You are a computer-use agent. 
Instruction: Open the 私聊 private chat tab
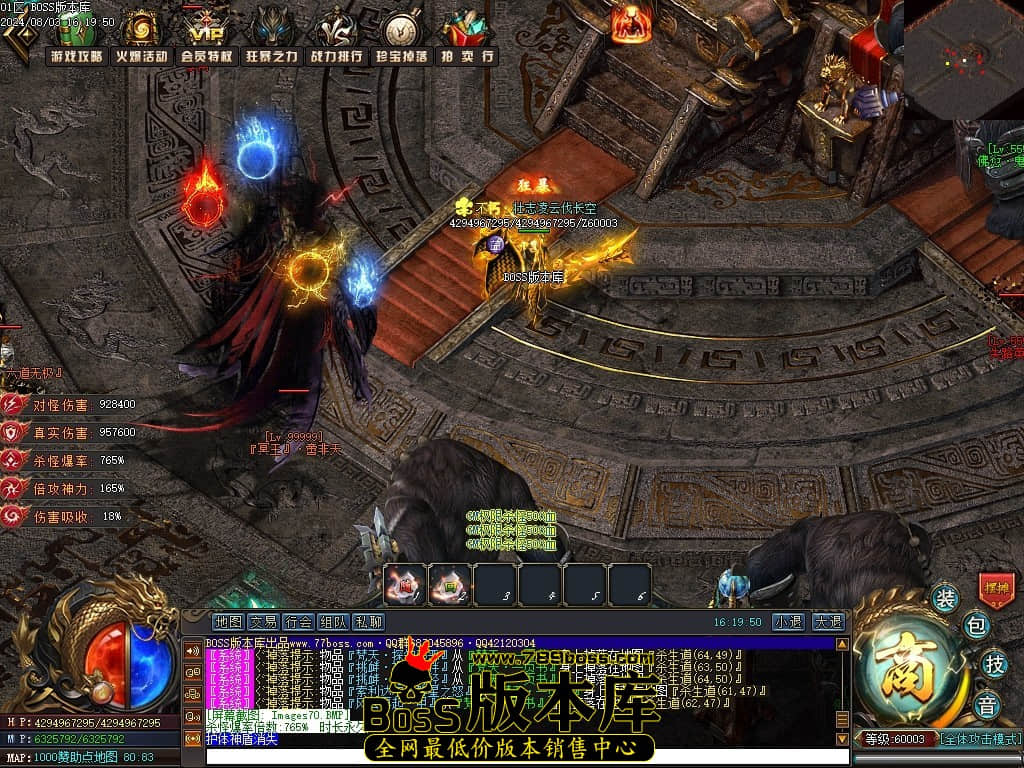pyautogui.click(x=368, y=622)
